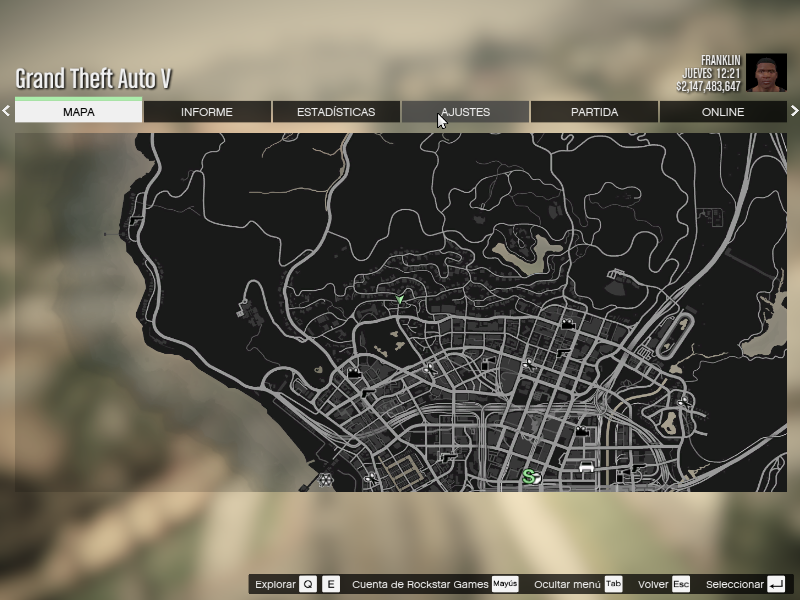The width and height of the screenshot is (800, 600).
Task: Click Franklin's character portrait
Action: [x=766, y=73]
